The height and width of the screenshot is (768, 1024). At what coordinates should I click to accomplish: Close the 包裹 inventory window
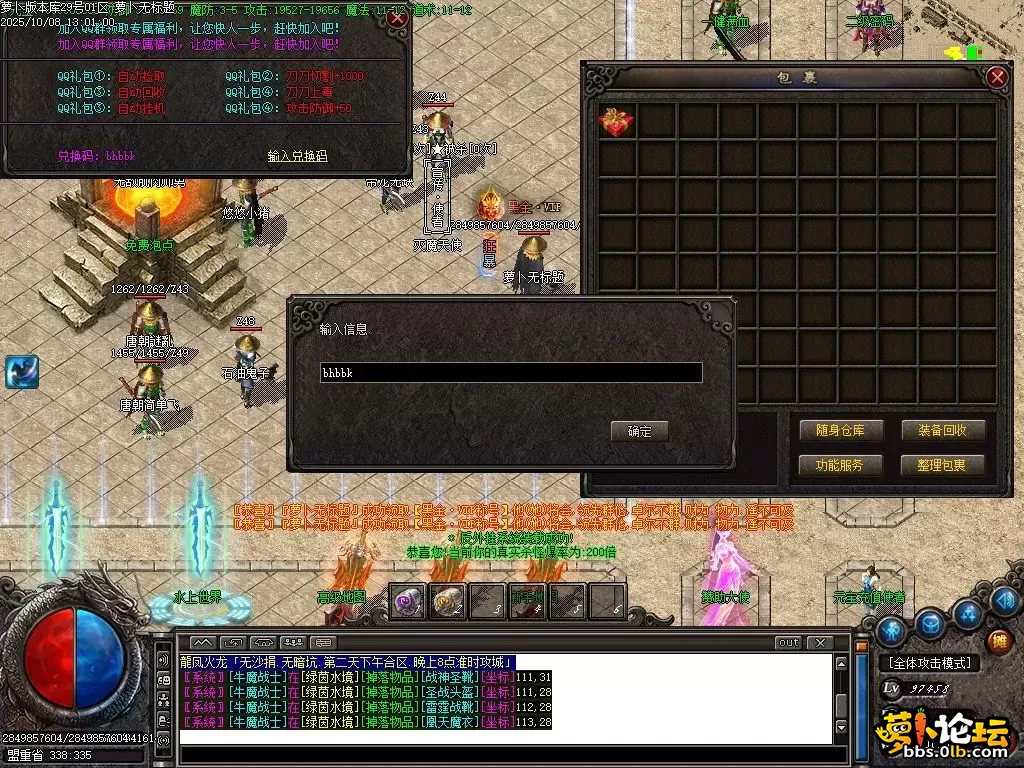[x=996, y=77]
